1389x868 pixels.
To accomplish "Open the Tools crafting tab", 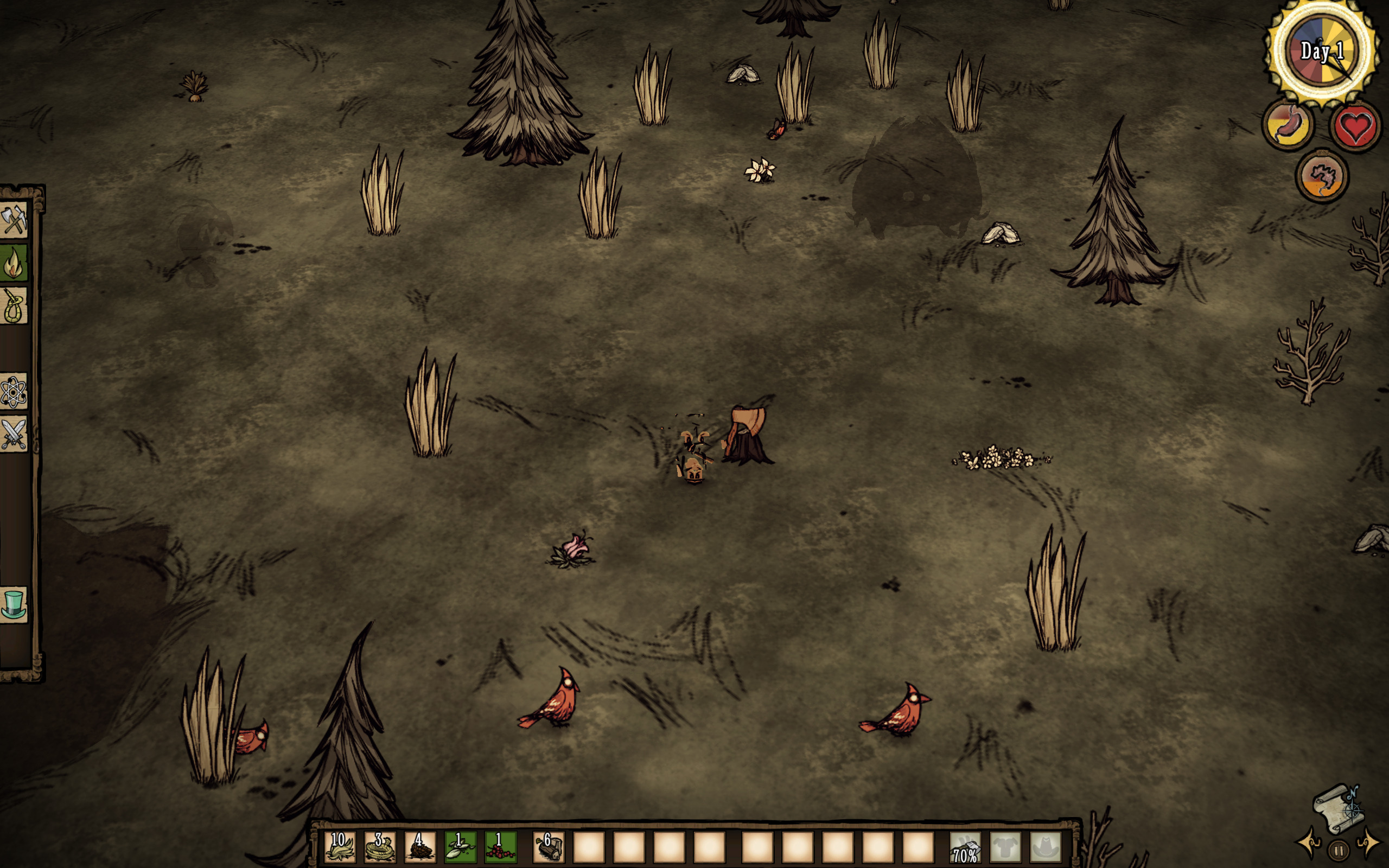I will (x=14, y=220).
